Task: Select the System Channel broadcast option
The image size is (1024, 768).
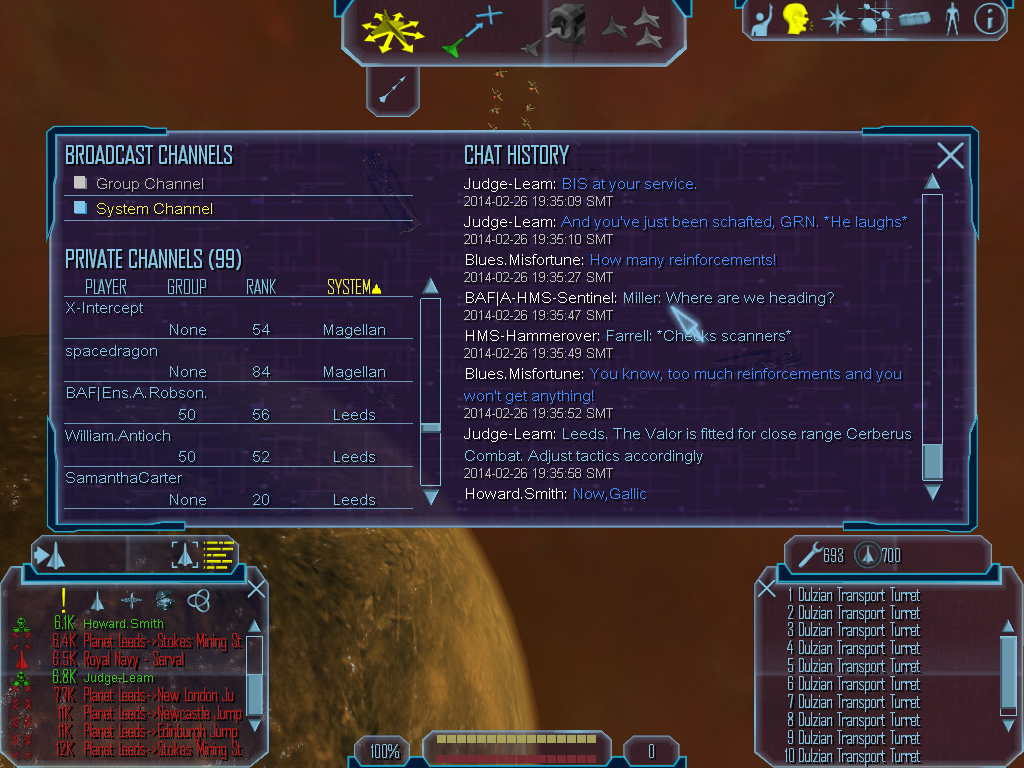Action: pos(153,209)
